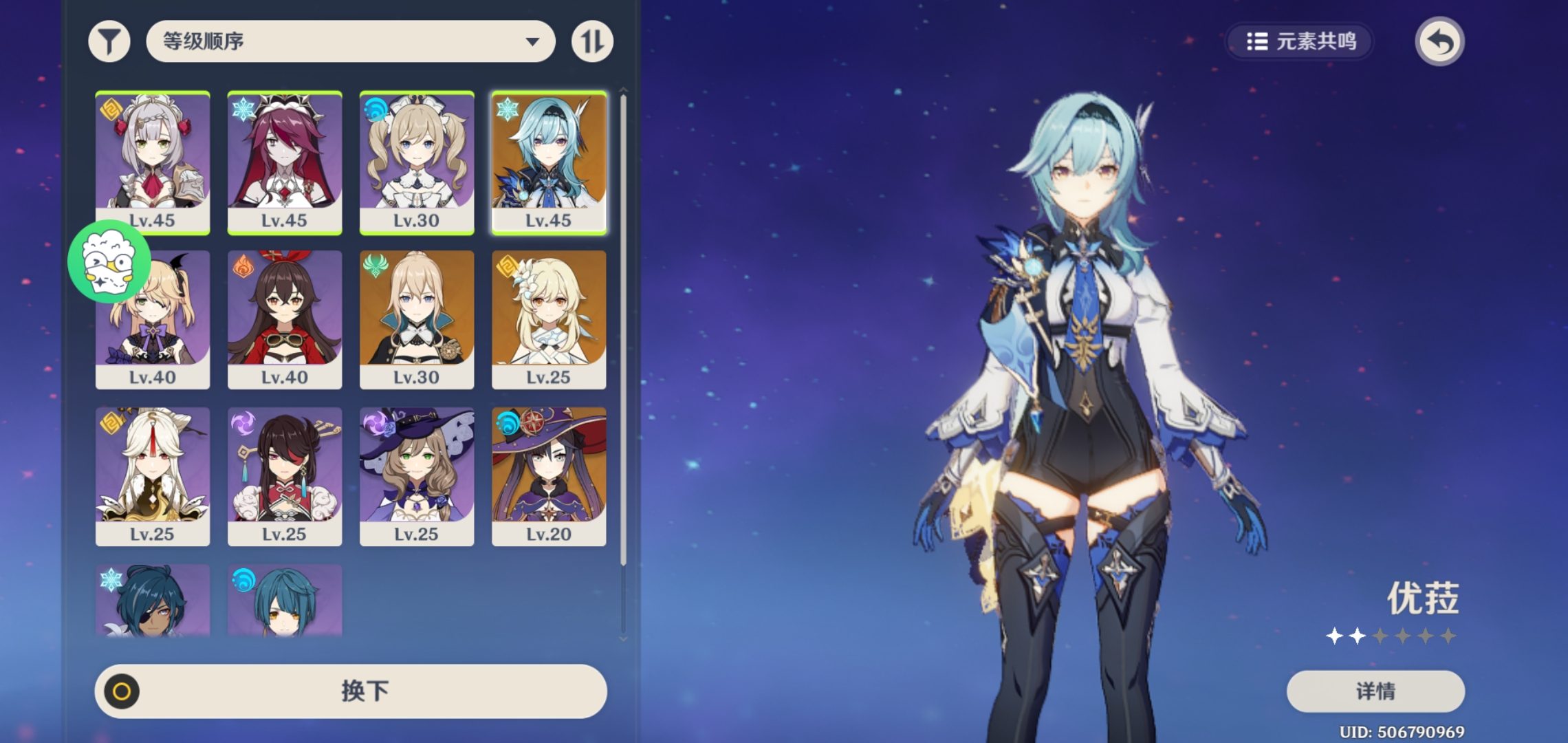This screenshot has width=1568, height=743.
Task: Select Lisa's character card
Action: (x=417, y=476)
